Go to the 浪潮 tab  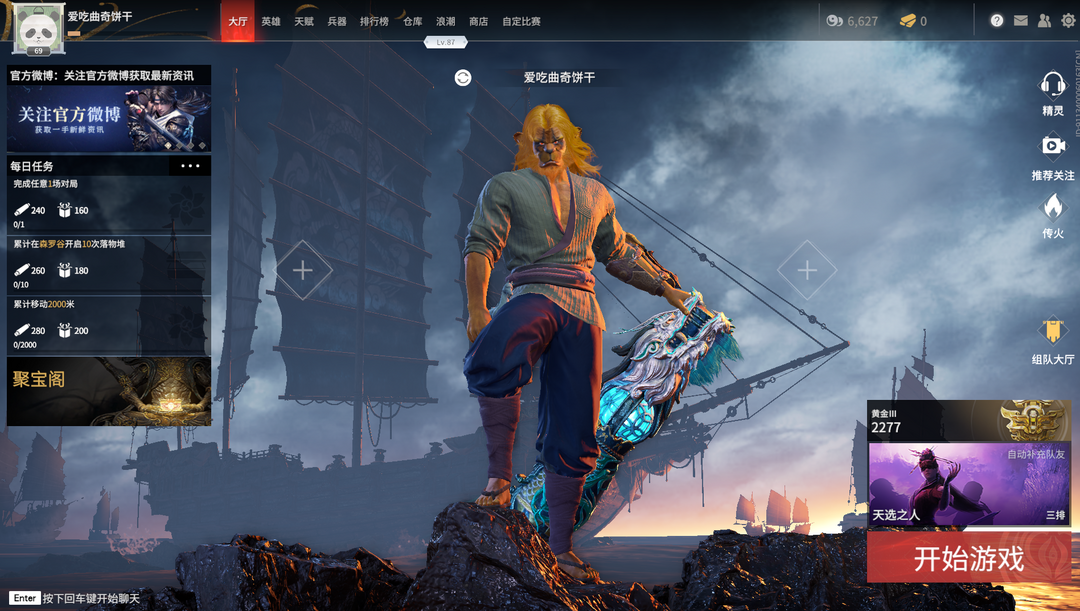point(445,21)
